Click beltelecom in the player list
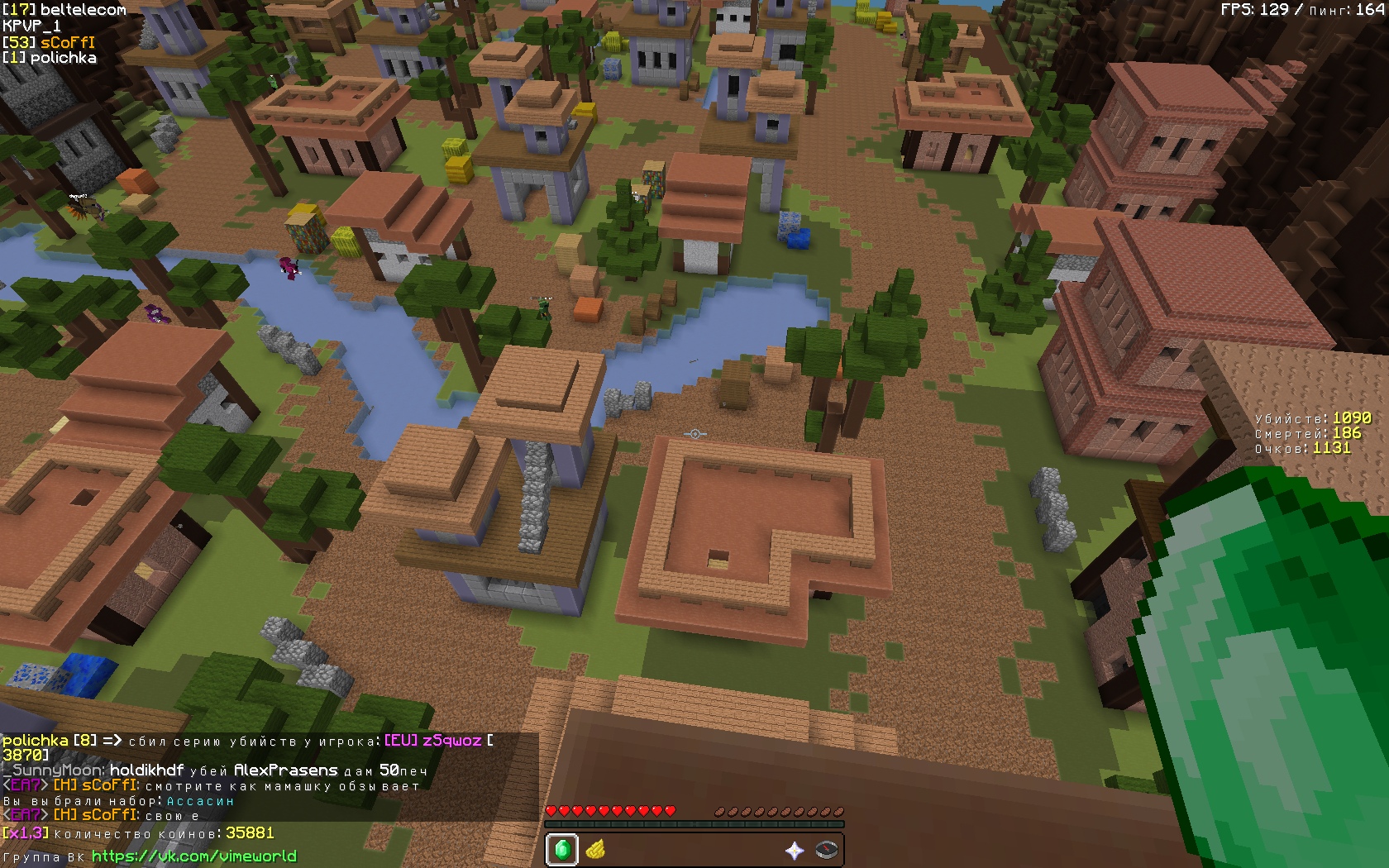Screen dimensions: 1389x868 click(x=83, y=10)
